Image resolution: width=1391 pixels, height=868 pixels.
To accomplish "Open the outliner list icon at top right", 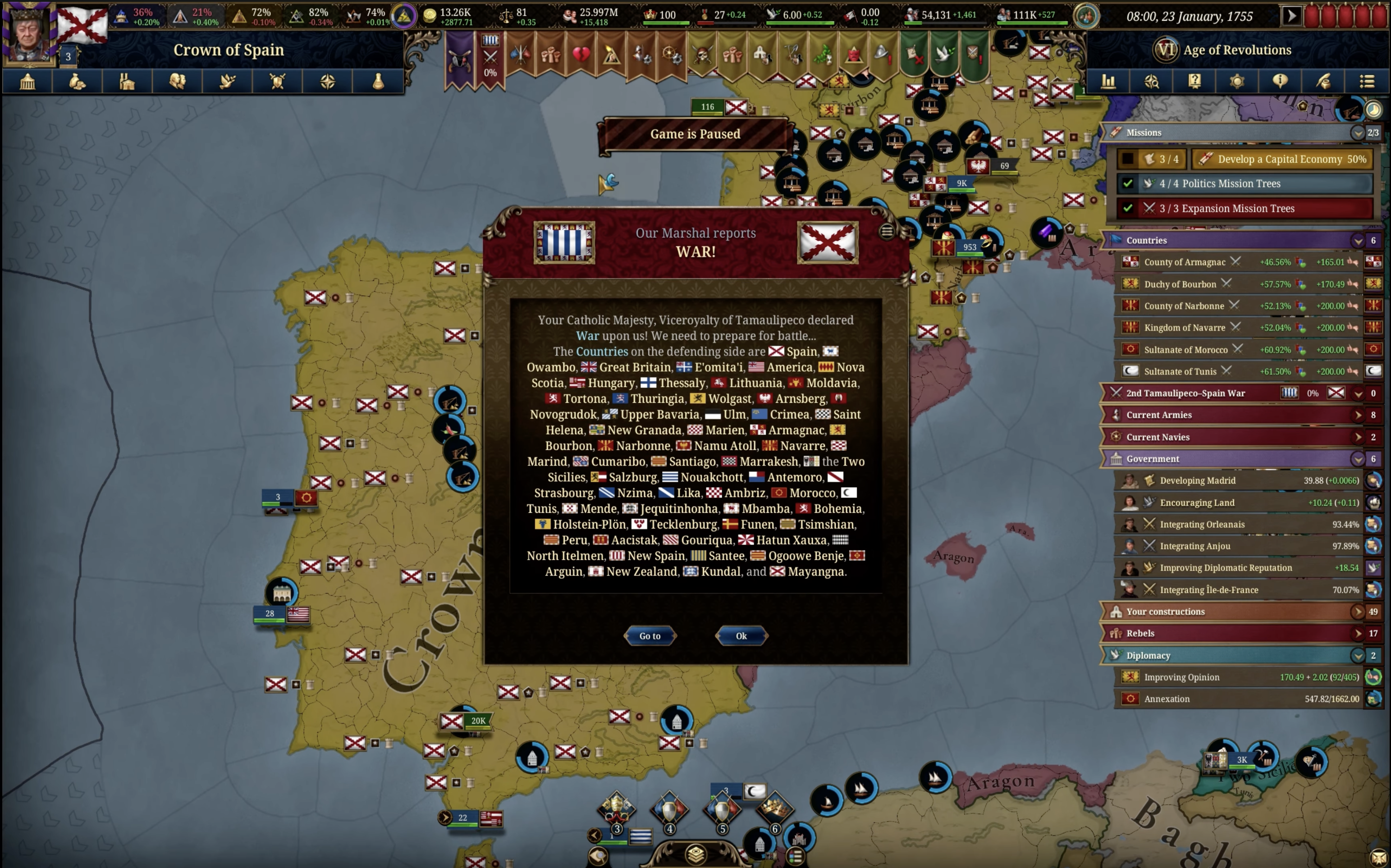I will (x=1368, y=81).
